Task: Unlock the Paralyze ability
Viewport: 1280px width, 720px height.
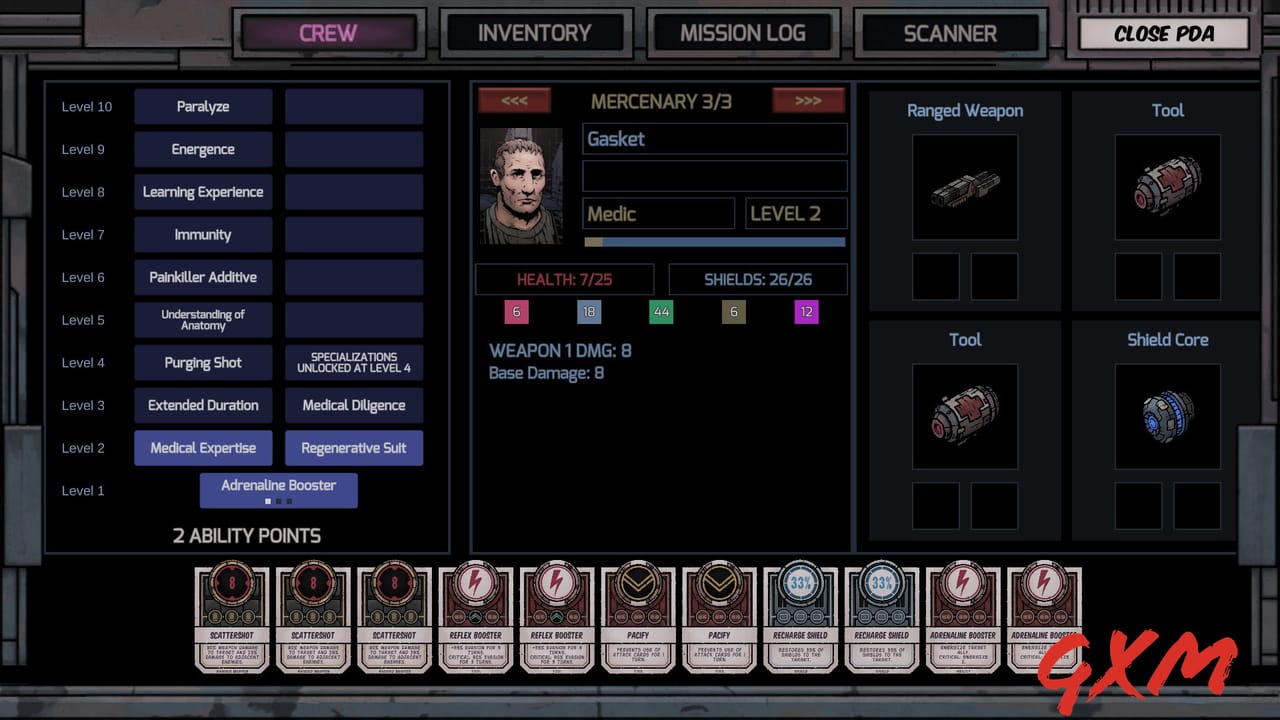Action: (x=203, y=106)
